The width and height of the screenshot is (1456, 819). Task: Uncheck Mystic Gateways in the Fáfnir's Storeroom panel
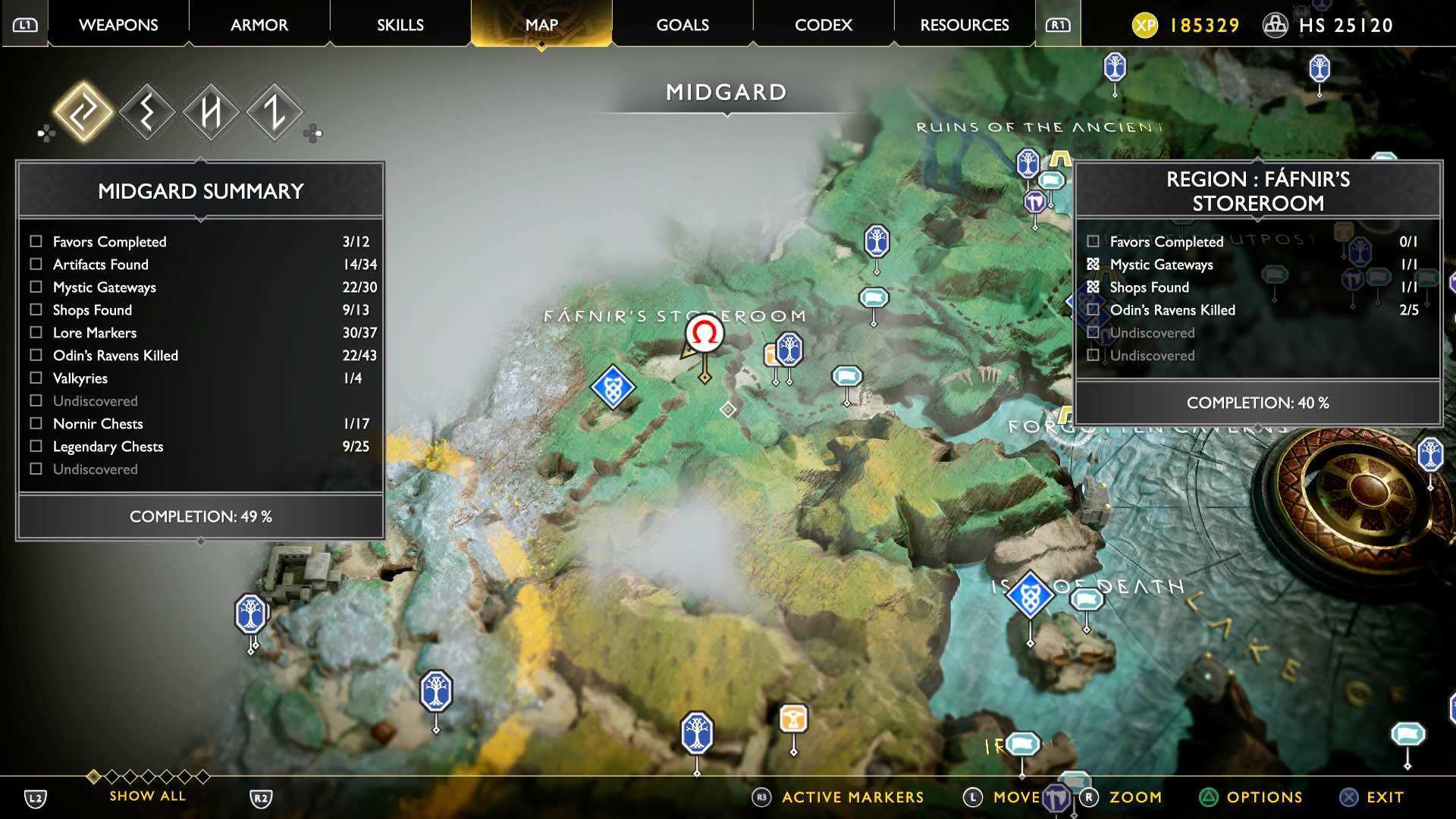[x=1092, y=264]
